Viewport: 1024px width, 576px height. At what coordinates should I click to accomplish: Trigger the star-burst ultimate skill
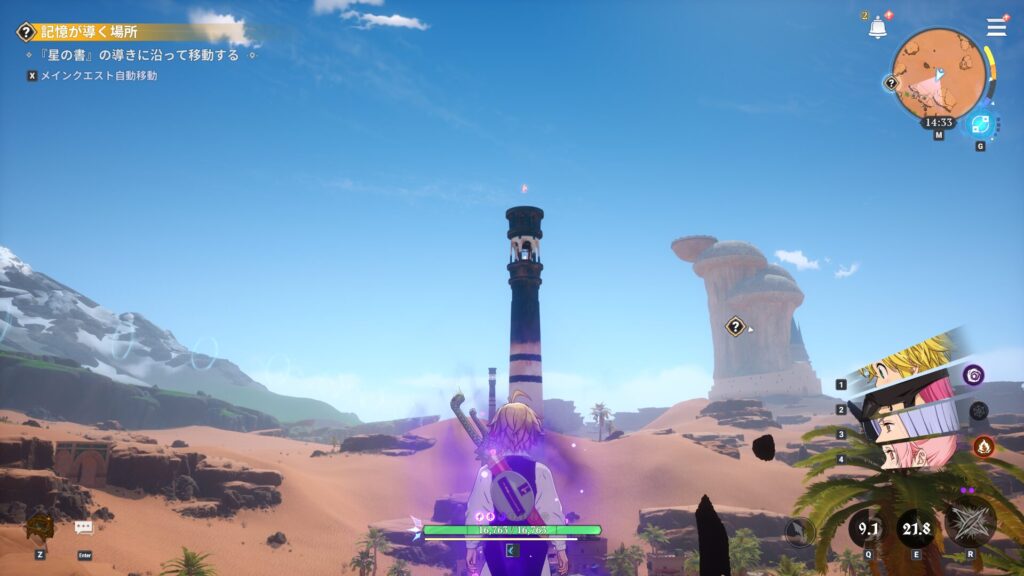click(969, 523)
